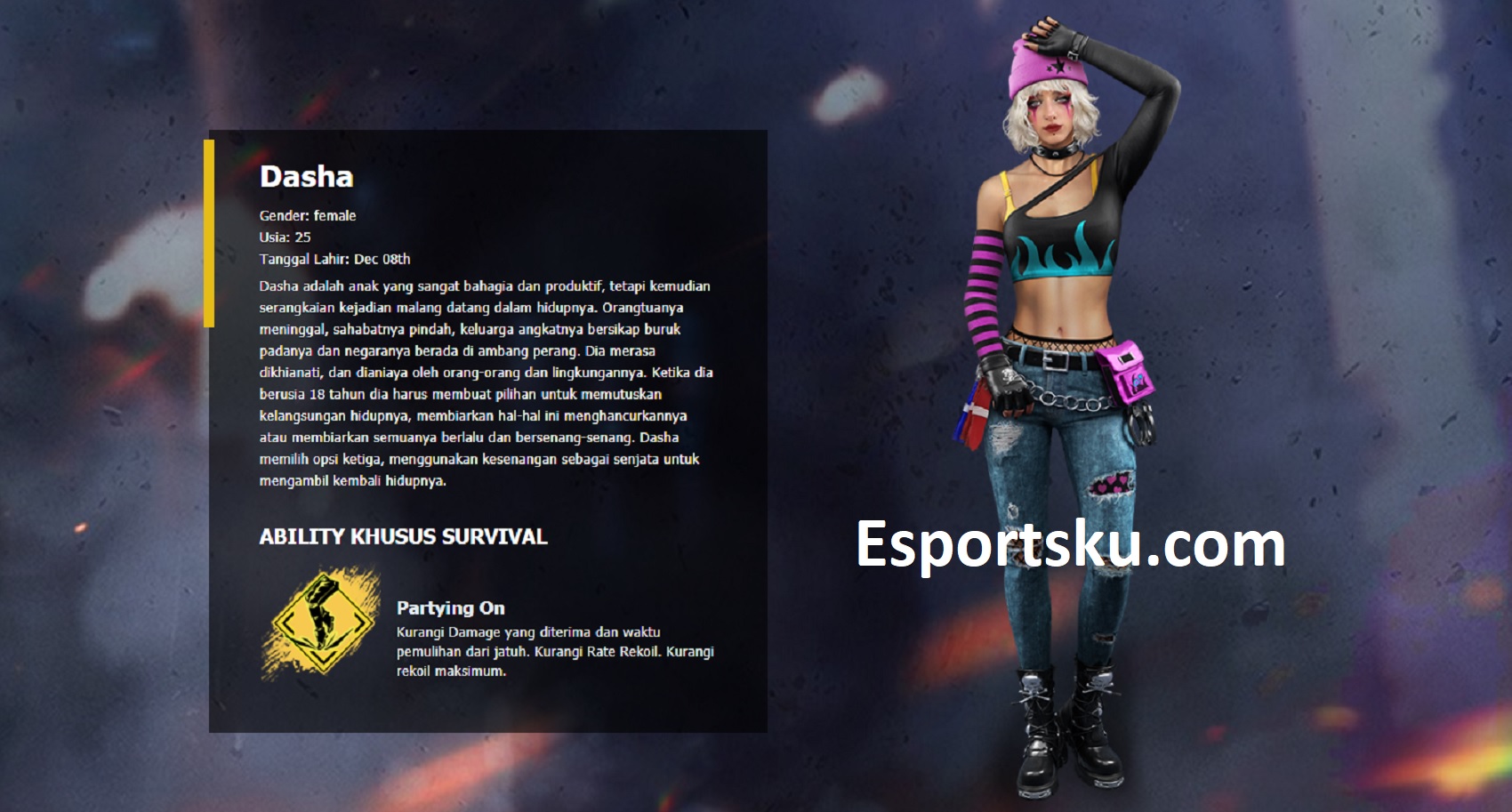Click the yellow accent bar beside Dasha's name
1512x812 pixels.
[x=212, y=231]
